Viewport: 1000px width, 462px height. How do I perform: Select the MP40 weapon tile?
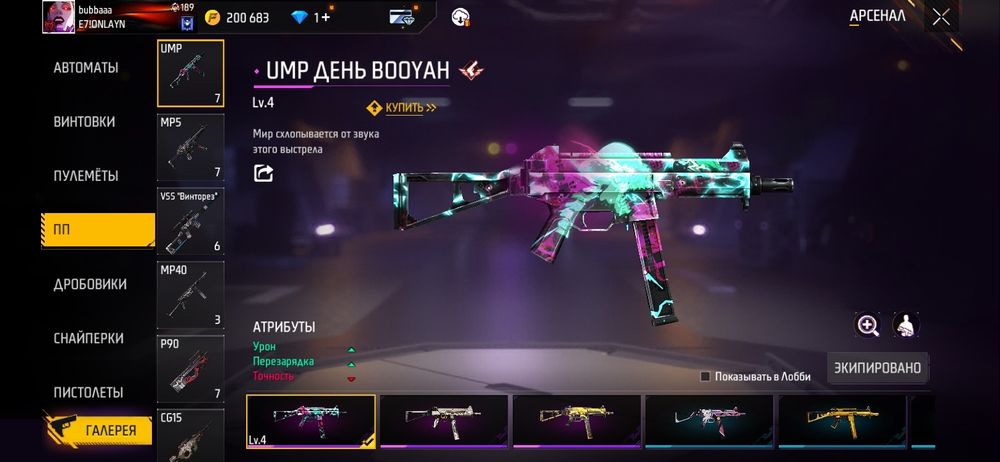(191, 294)
